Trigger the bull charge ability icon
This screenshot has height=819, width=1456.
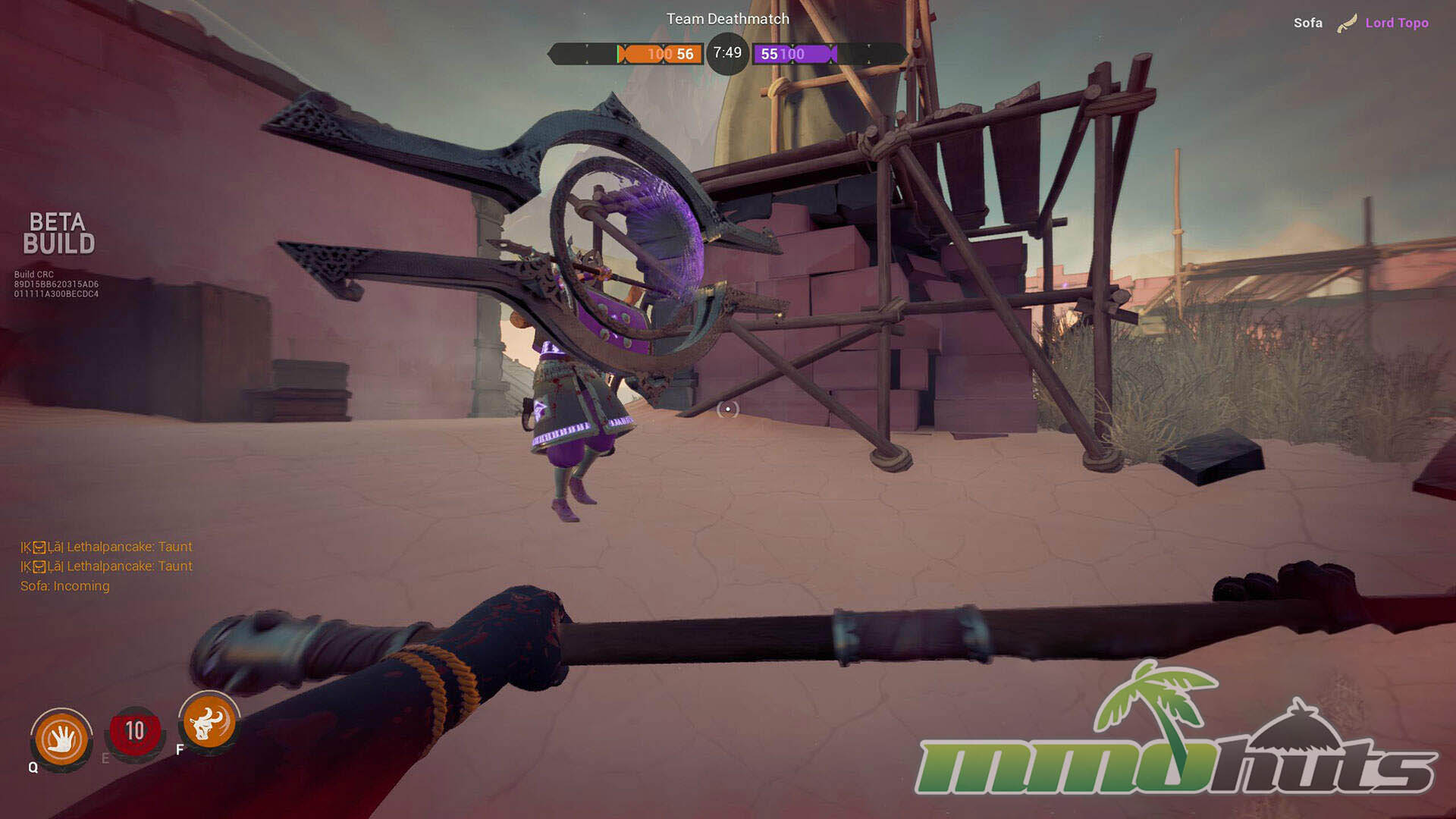pos(209,721)
